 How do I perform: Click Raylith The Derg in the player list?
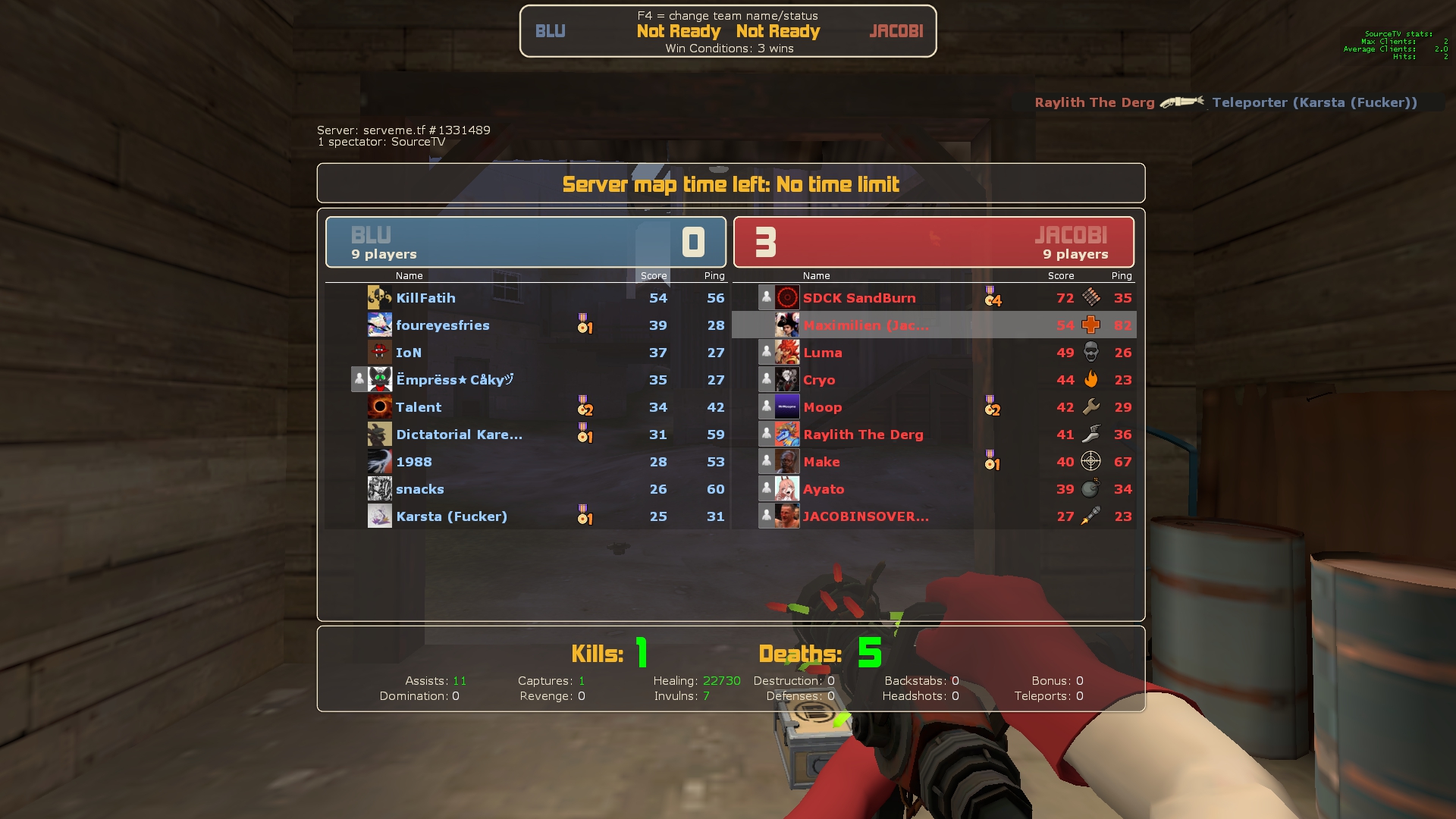[863, 435]
